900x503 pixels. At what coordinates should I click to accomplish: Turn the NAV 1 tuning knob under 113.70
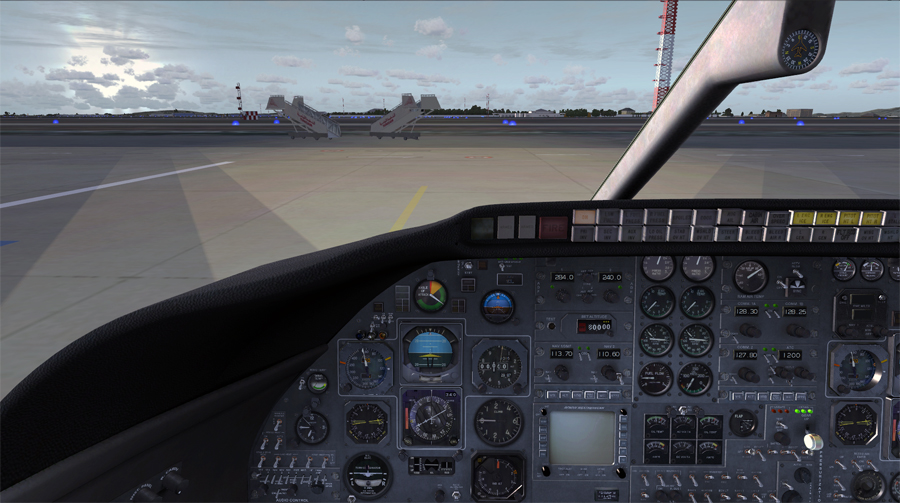tap(561, 372)
